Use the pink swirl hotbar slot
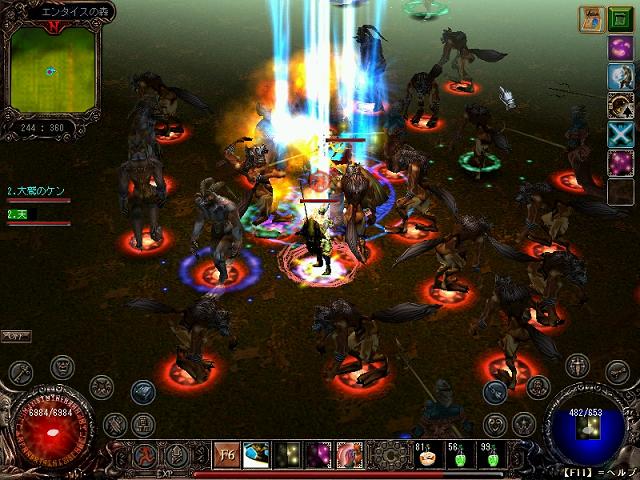 [x=349, y=456]
